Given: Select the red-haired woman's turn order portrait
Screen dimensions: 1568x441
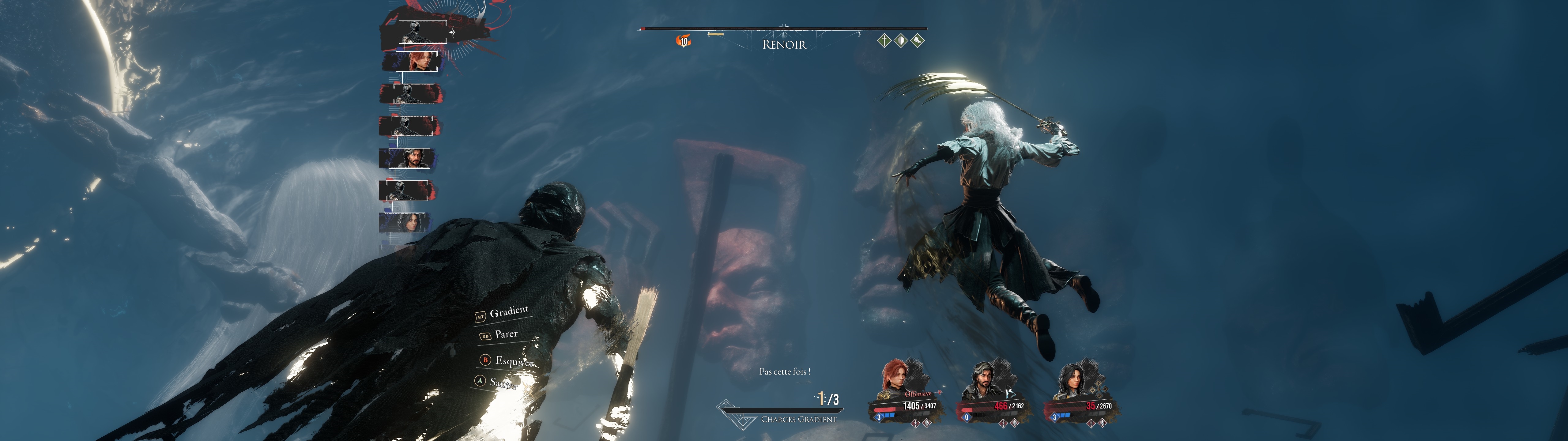Looking at the screenshot, I should [417, 62].
